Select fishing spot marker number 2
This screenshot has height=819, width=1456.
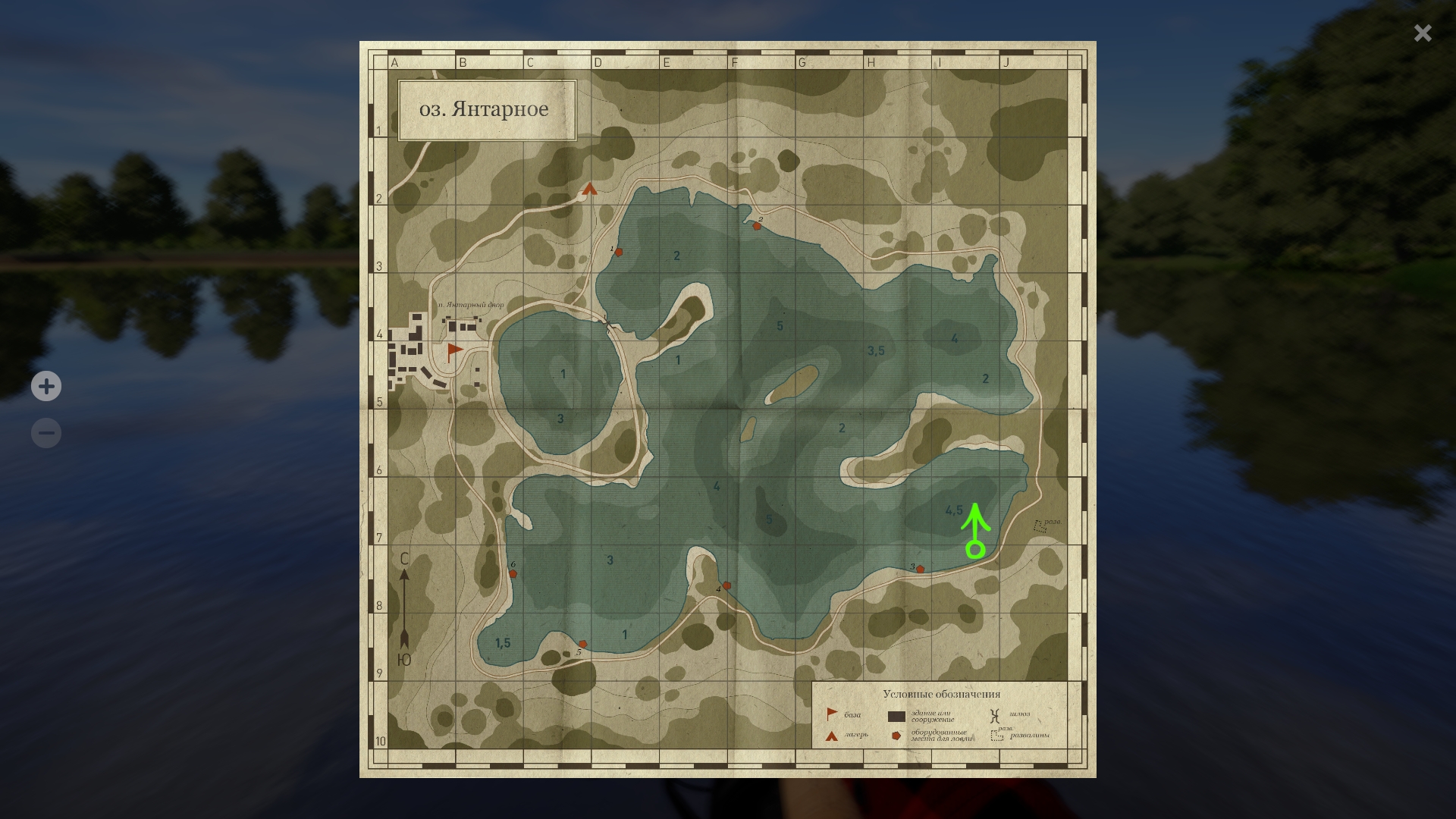(x=756, y=226)
